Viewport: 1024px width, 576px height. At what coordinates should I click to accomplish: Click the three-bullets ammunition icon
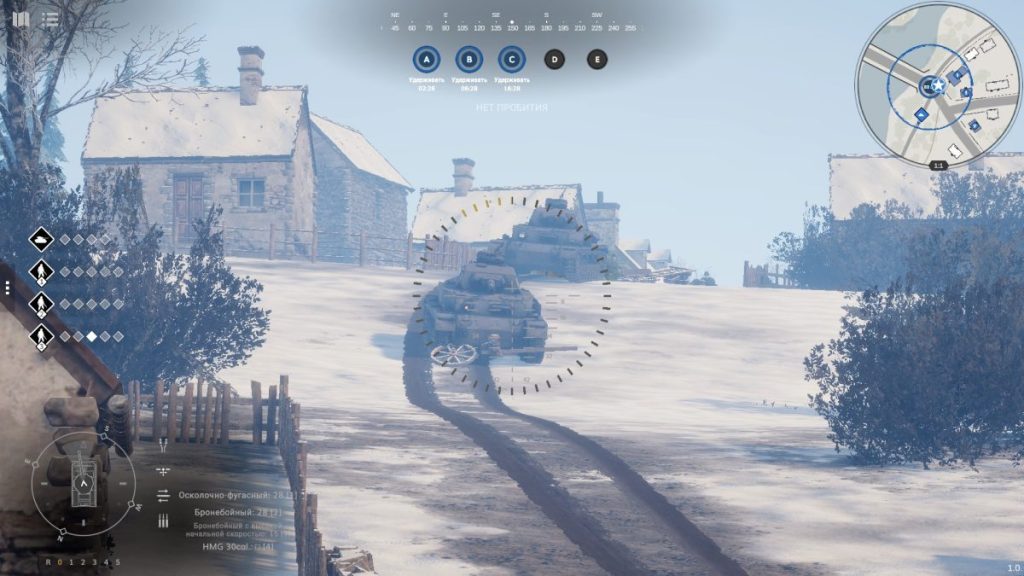click(x=163, y=521)
